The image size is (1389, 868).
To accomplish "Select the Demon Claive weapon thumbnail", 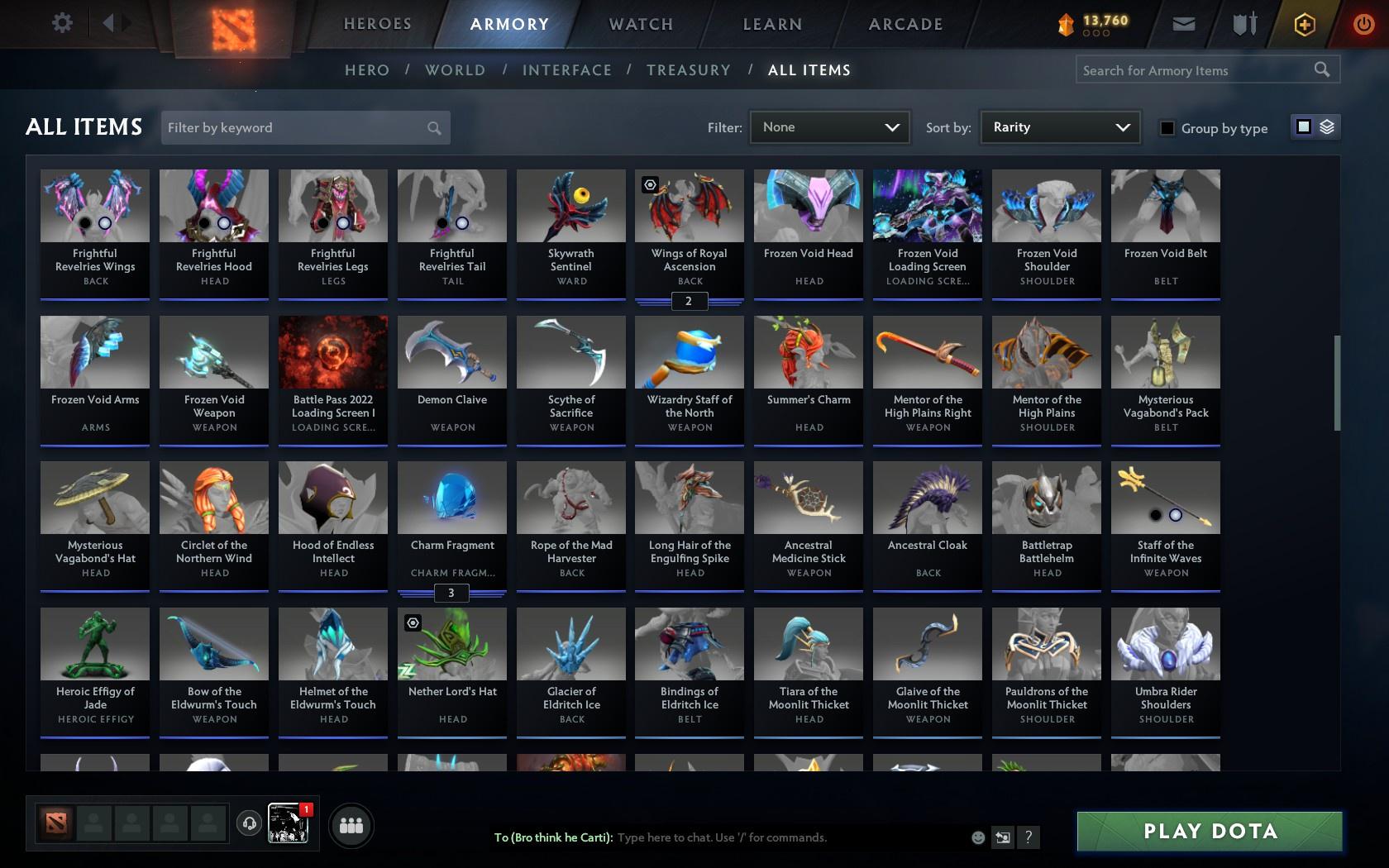I will click(x=451, y=351).
